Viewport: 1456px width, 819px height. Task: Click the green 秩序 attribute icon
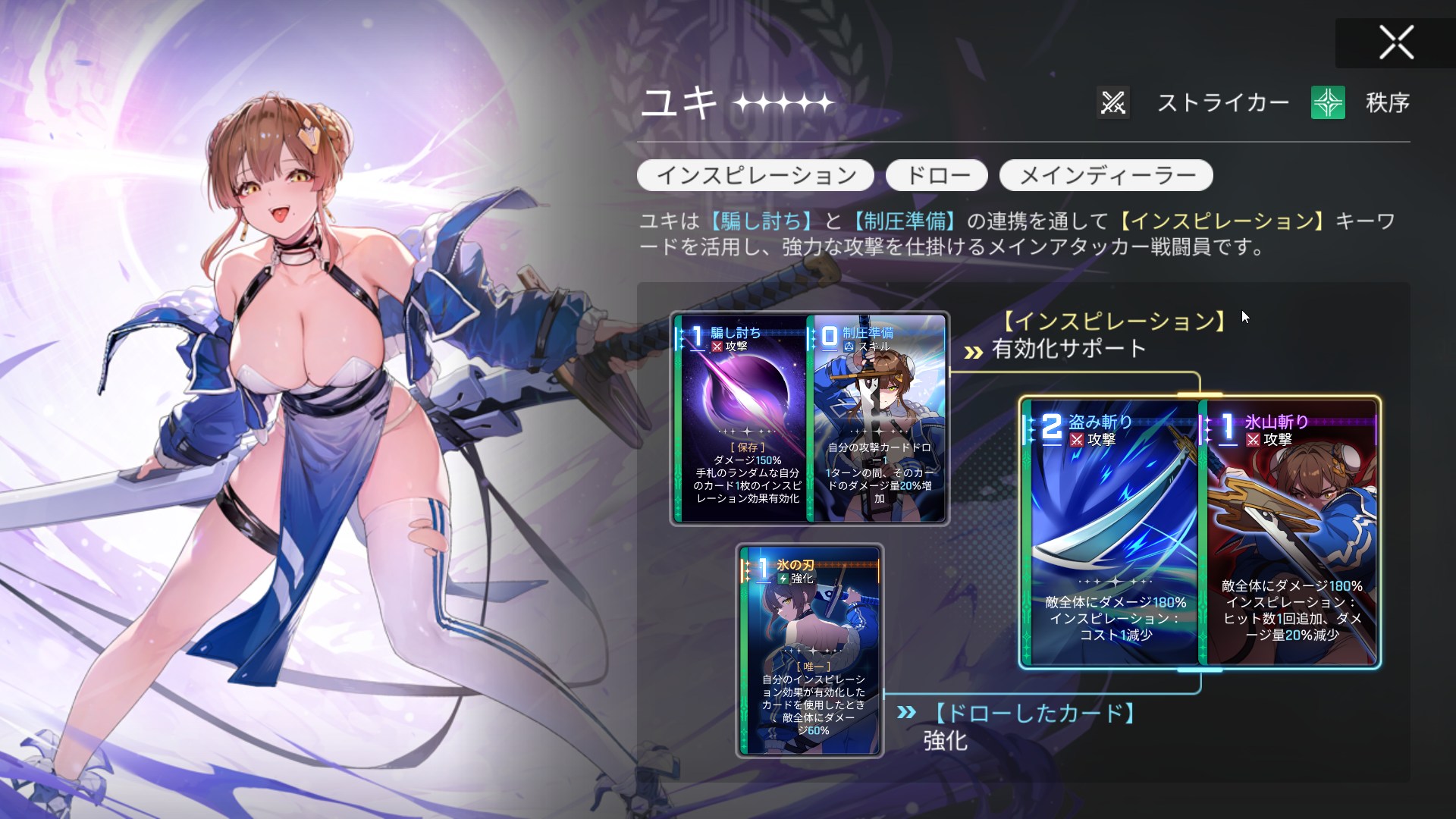1327,102
